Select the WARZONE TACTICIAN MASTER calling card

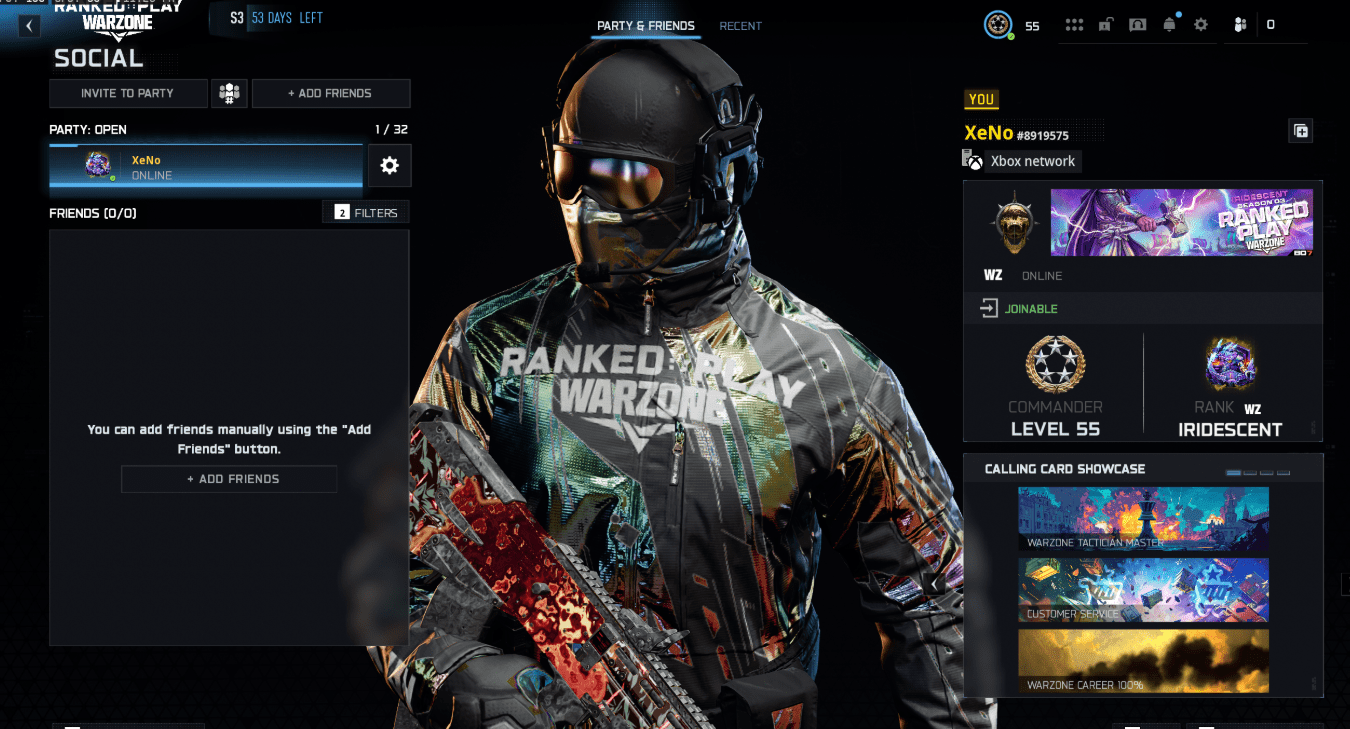click(1143, 518)
